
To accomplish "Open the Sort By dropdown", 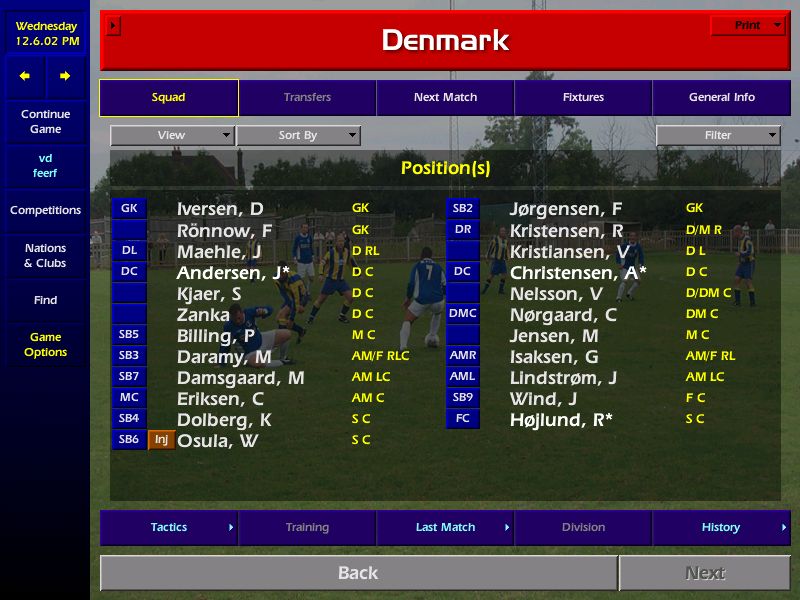I will pos(298,135).
